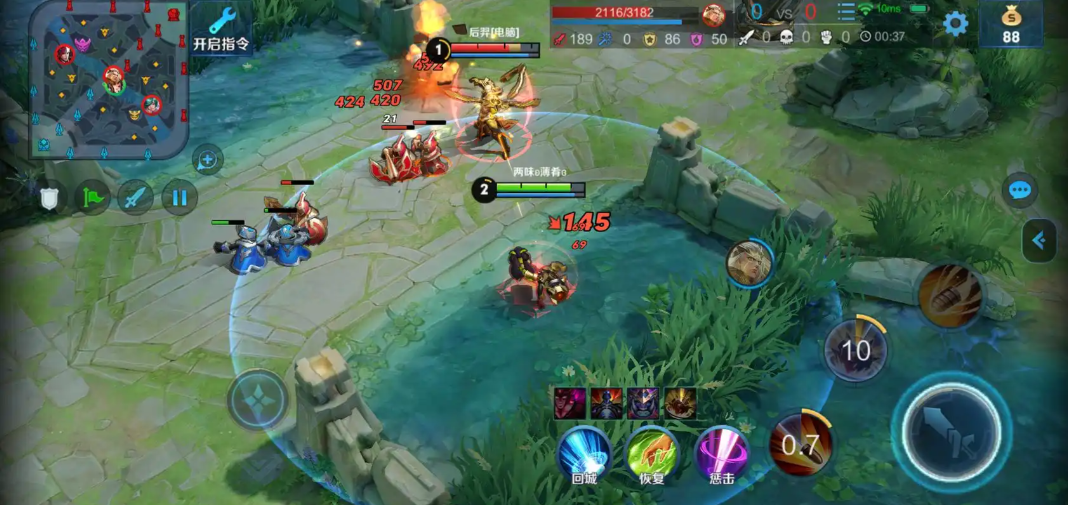Expand the arrow tab at the right edge
The image size is (1068, 505).
click(x=1039, y=240)
